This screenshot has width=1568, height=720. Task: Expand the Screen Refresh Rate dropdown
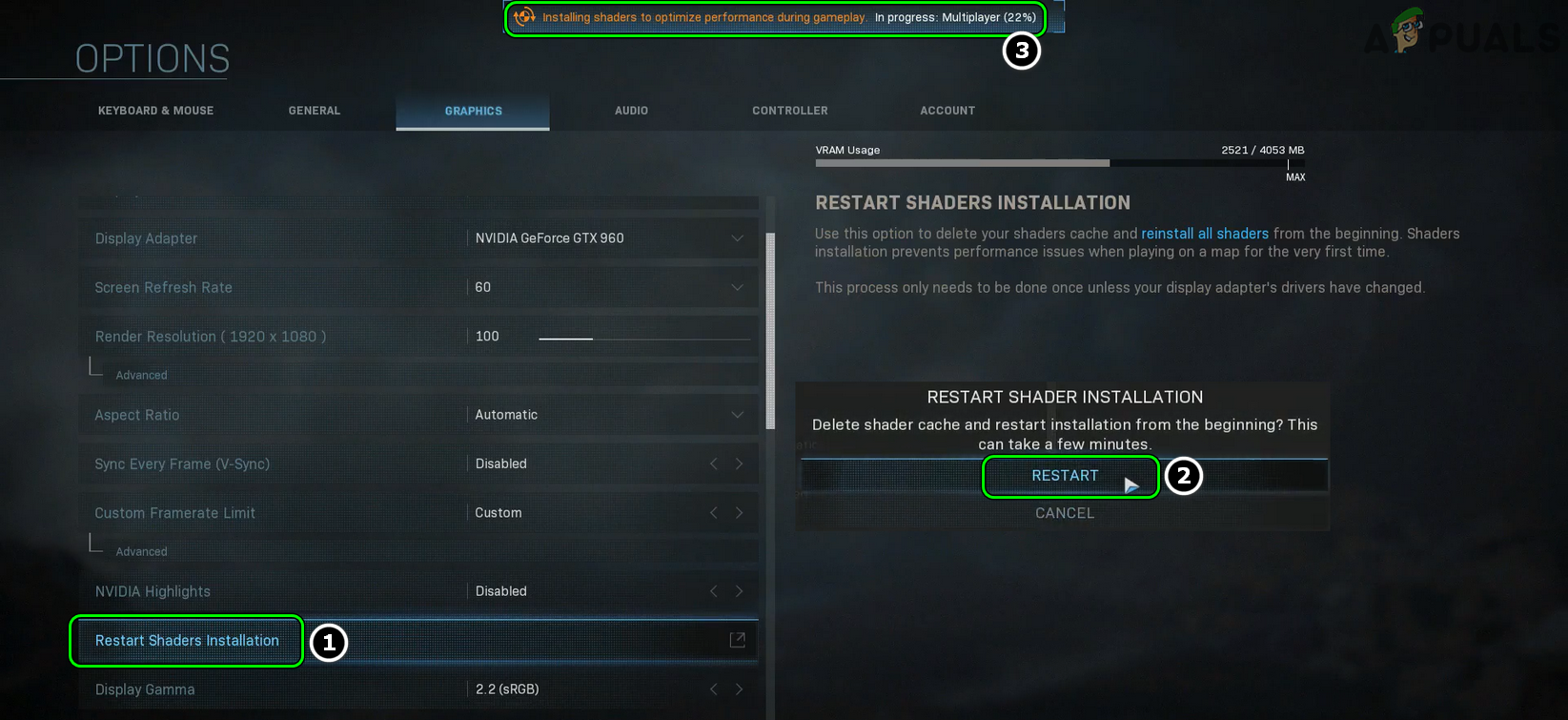point(737,287)
